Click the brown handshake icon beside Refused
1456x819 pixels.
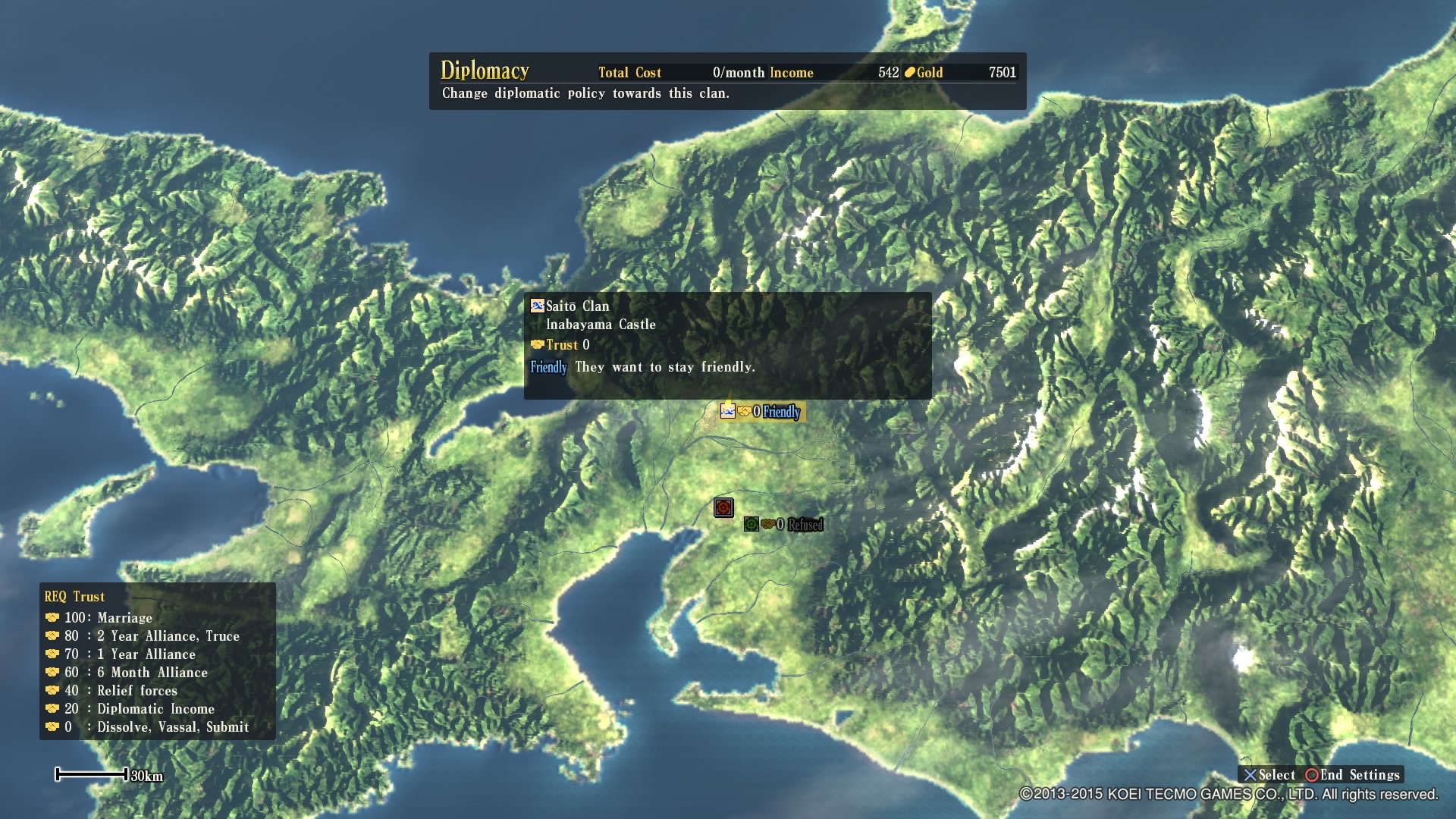tap(768, 523)
